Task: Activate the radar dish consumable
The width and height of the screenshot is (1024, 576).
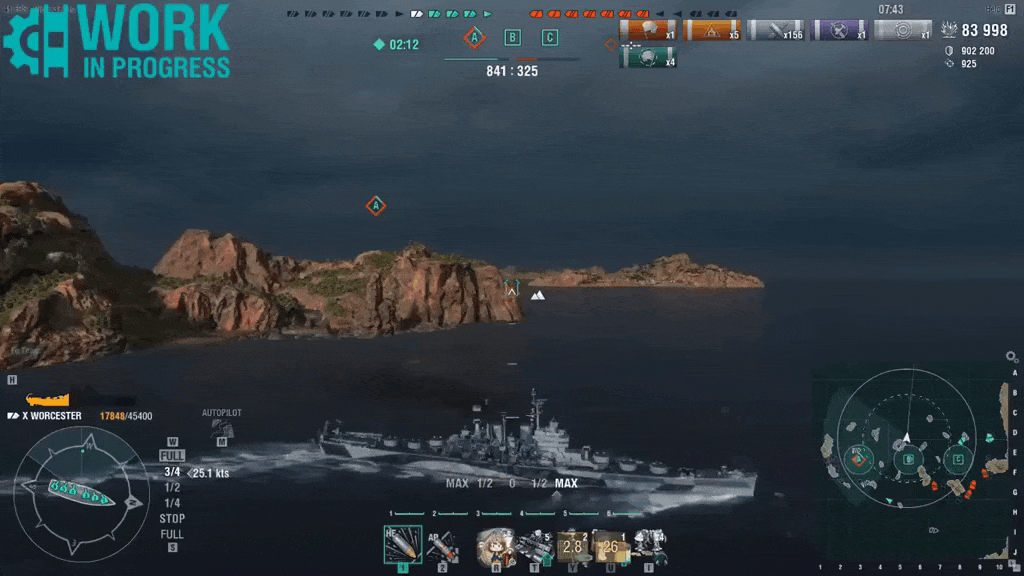Action: tap(649, 546)
